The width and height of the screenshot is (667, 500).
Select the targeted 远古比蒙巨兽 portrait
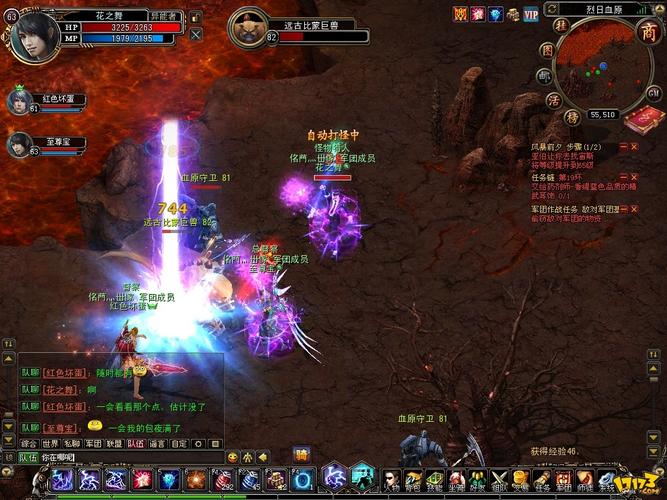pos(246,28)
